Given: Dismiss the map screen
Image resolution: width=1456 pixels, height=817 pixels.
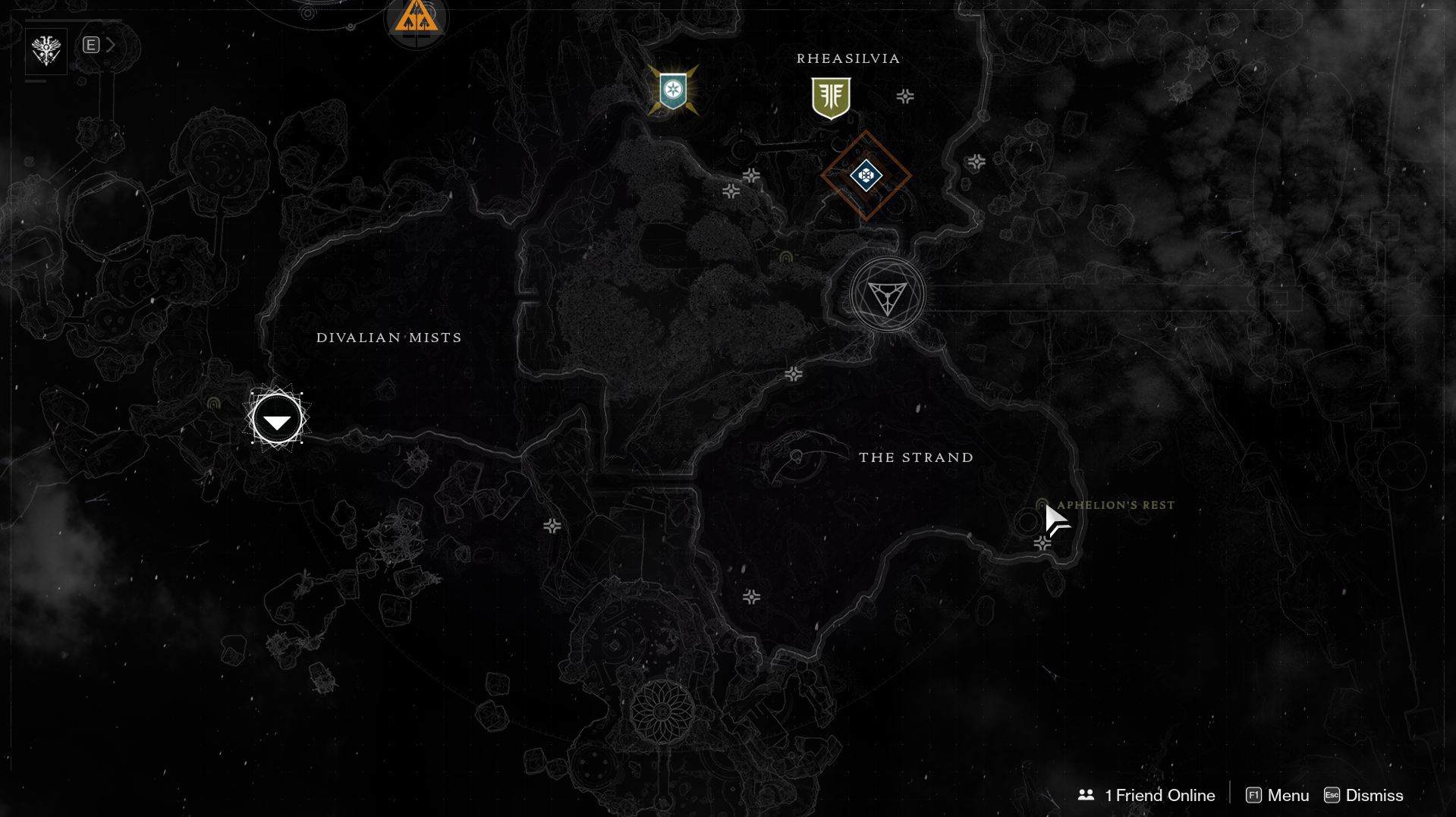Looking at the screenshot, I should tap(1363, 795).
